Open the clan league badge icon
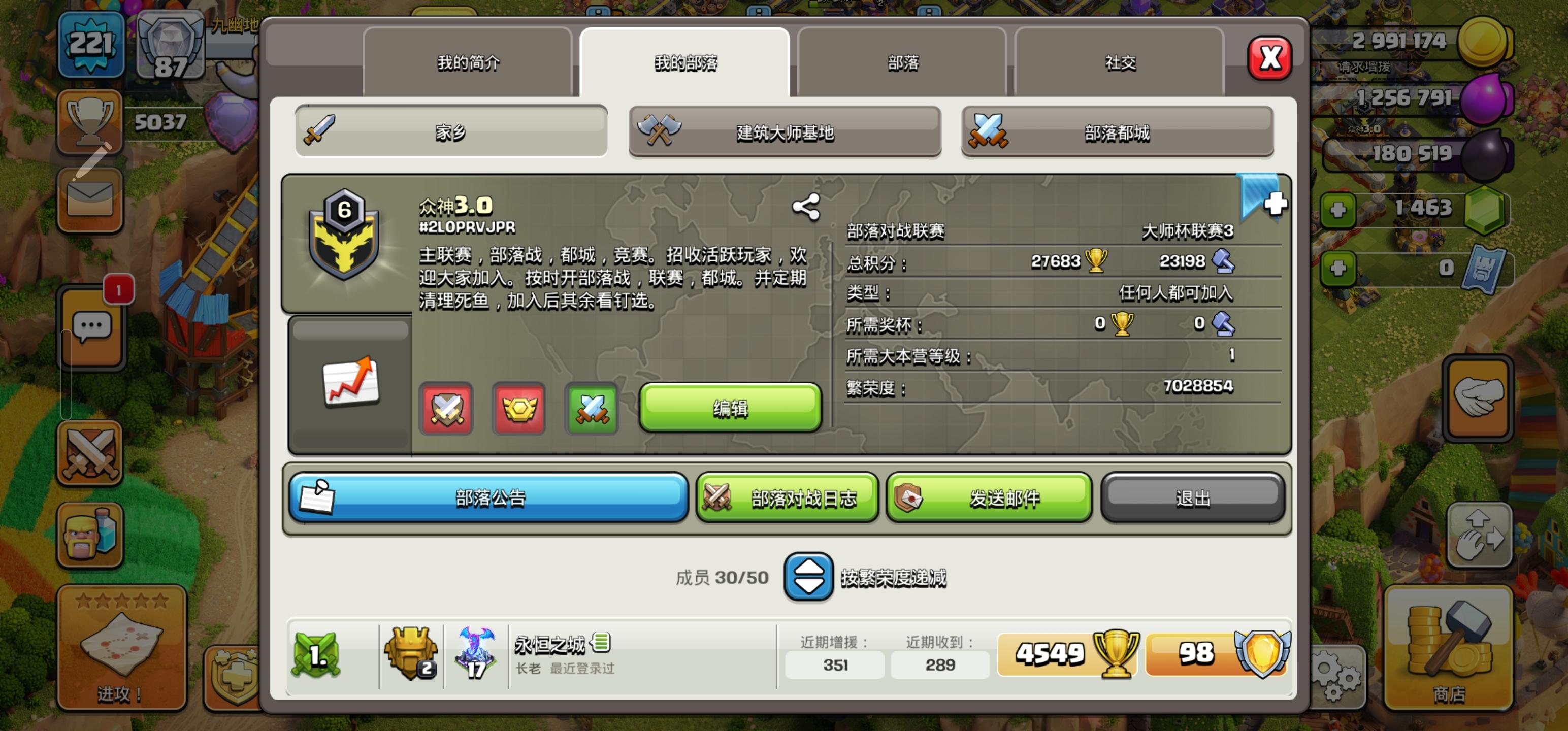 point(519,410)
